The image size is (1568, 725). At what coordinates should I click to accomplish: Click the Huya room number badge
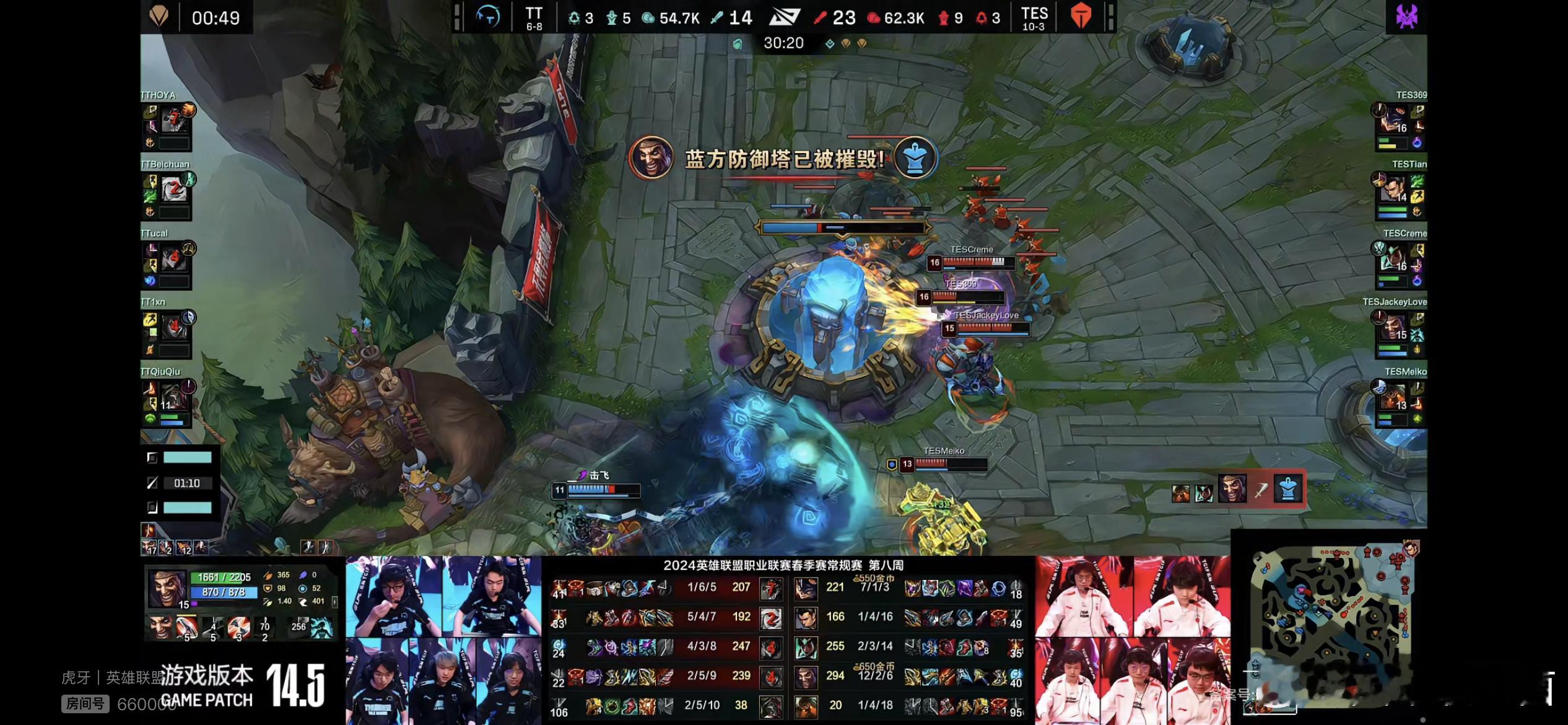point(85,704)
